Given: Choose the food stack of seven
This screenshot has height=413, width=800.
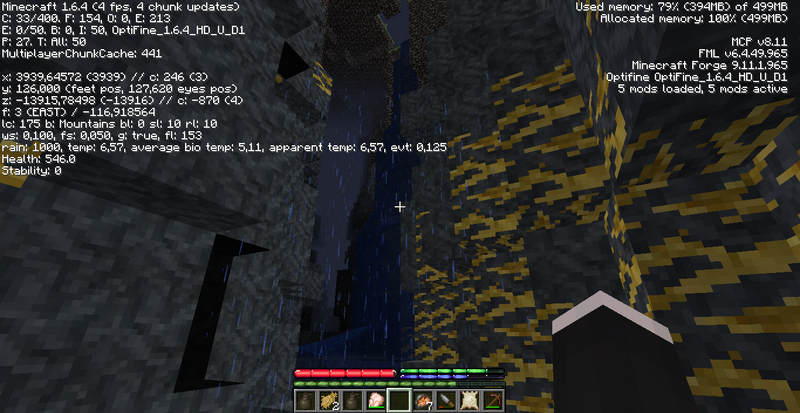Looking at the screenshot, I should pos(422,401).
